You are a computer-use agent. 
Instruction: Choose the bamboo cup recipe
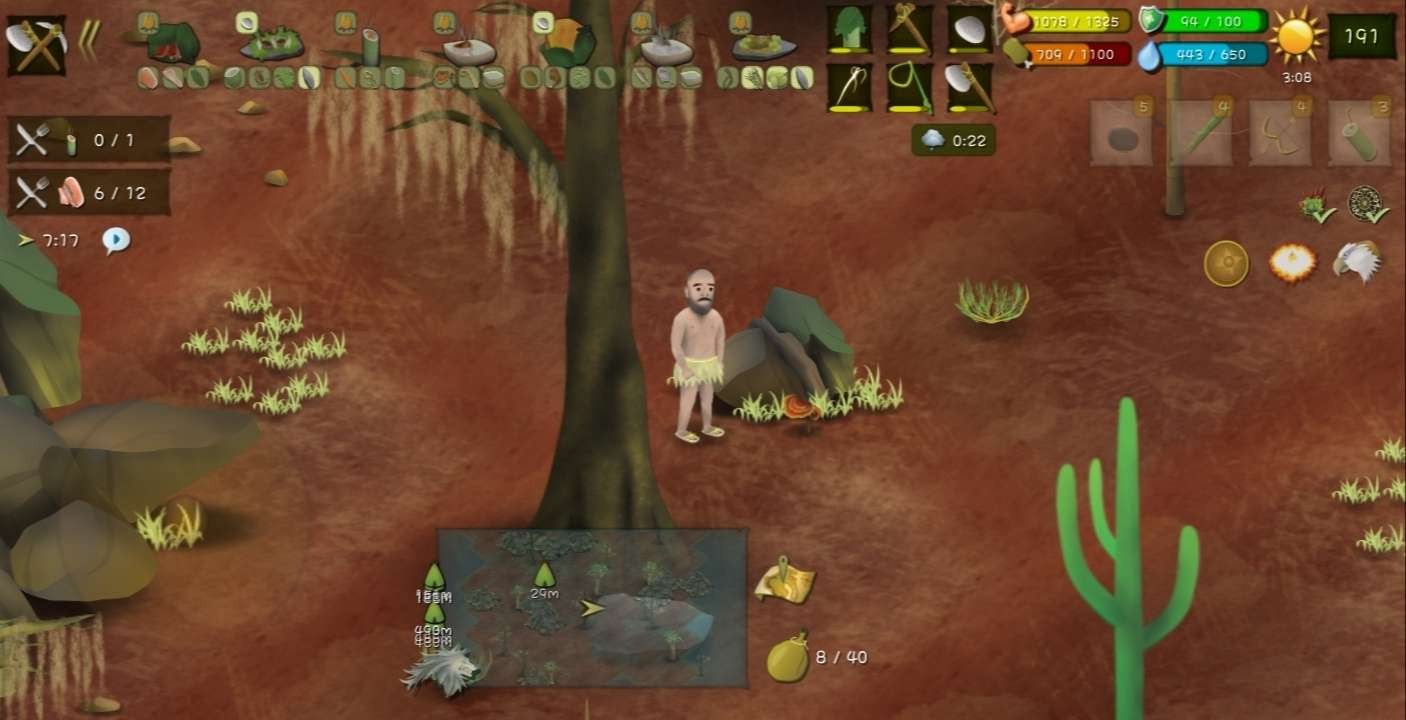pyautogui.click(x=371, y=46)
